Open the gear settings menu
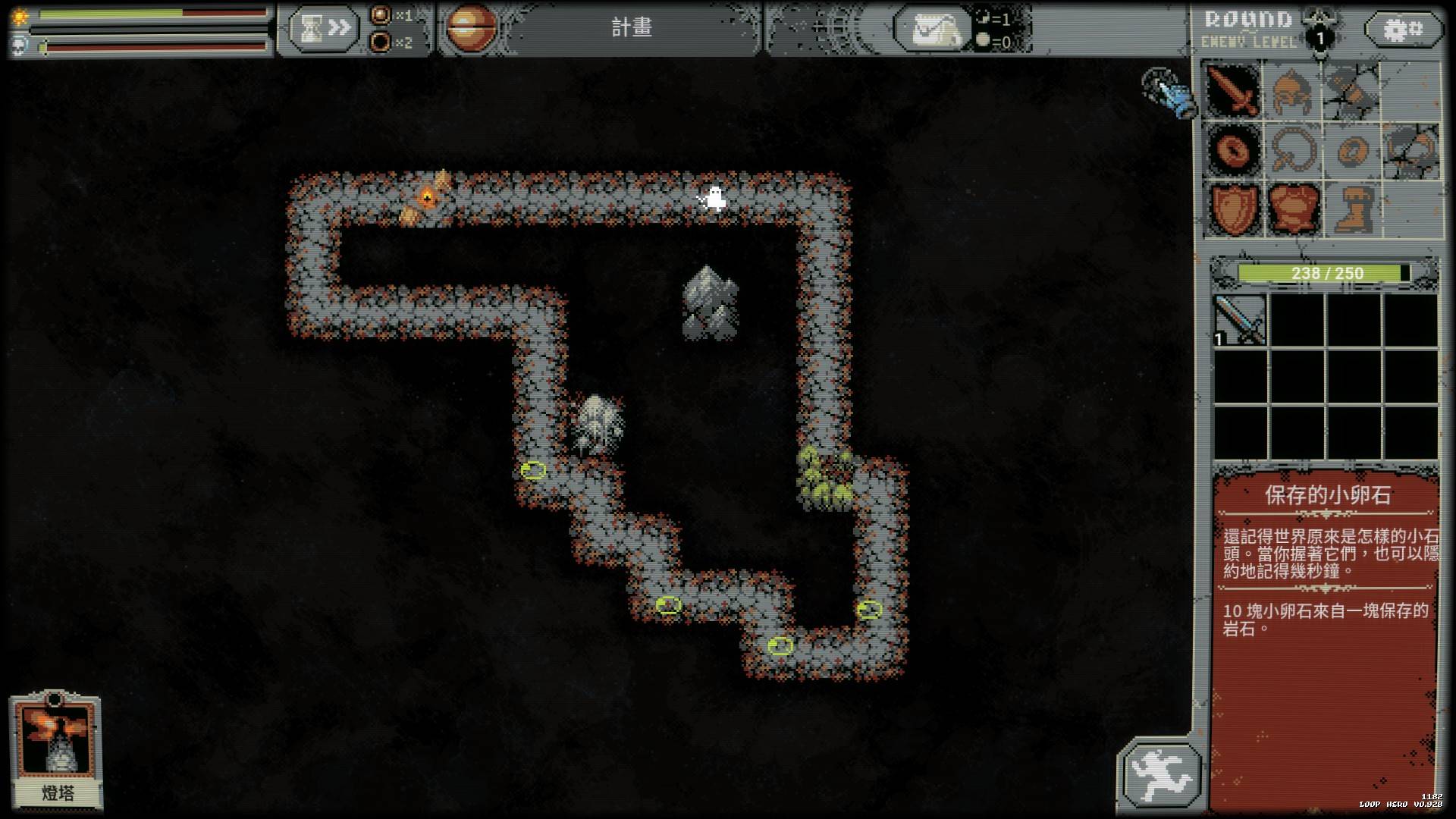This screenshot has width=1456, height=819. click(1403, 30)
